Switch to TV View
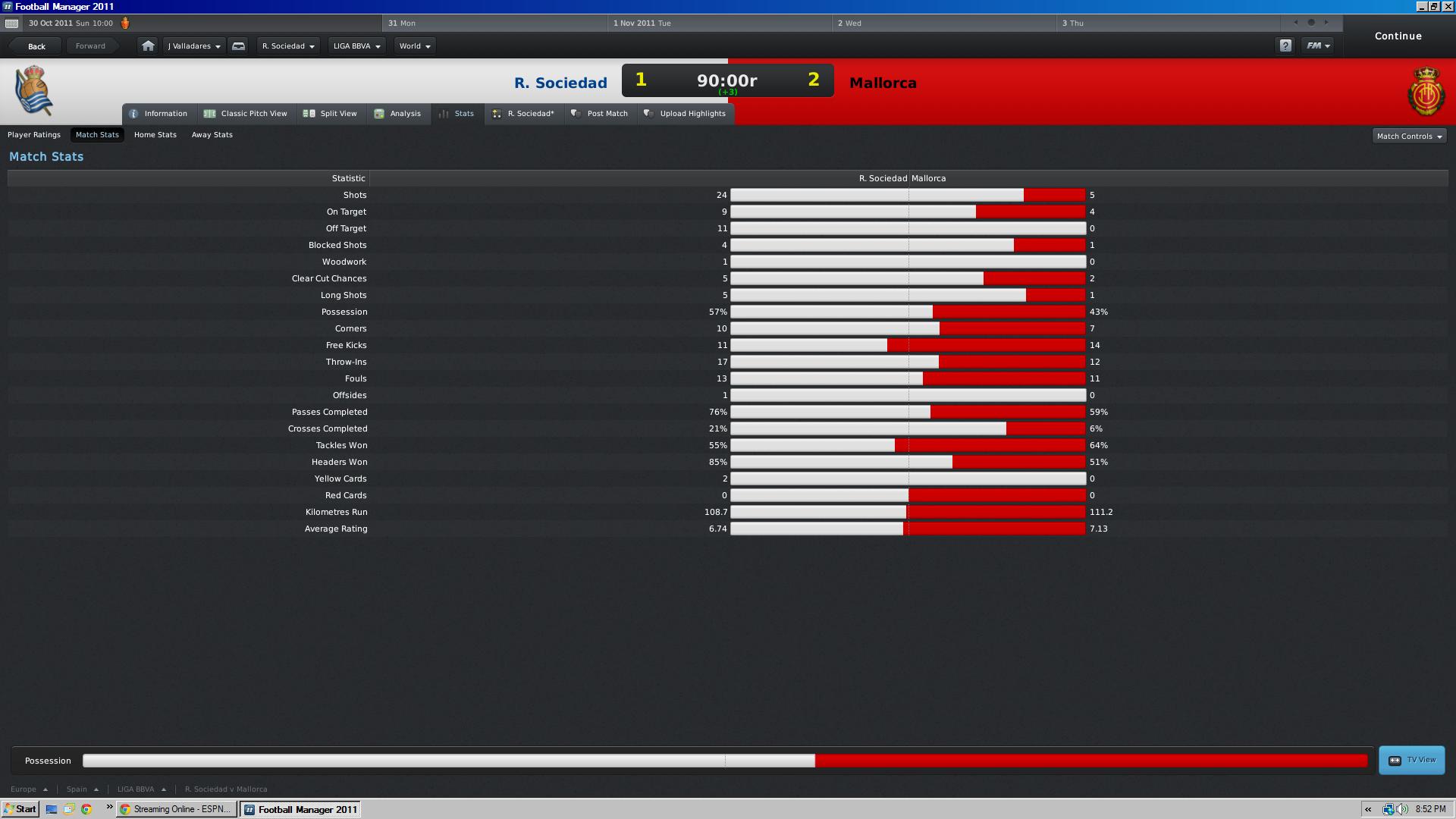This screenshot has width=1456, height=819. click(x=1412, y=760)
